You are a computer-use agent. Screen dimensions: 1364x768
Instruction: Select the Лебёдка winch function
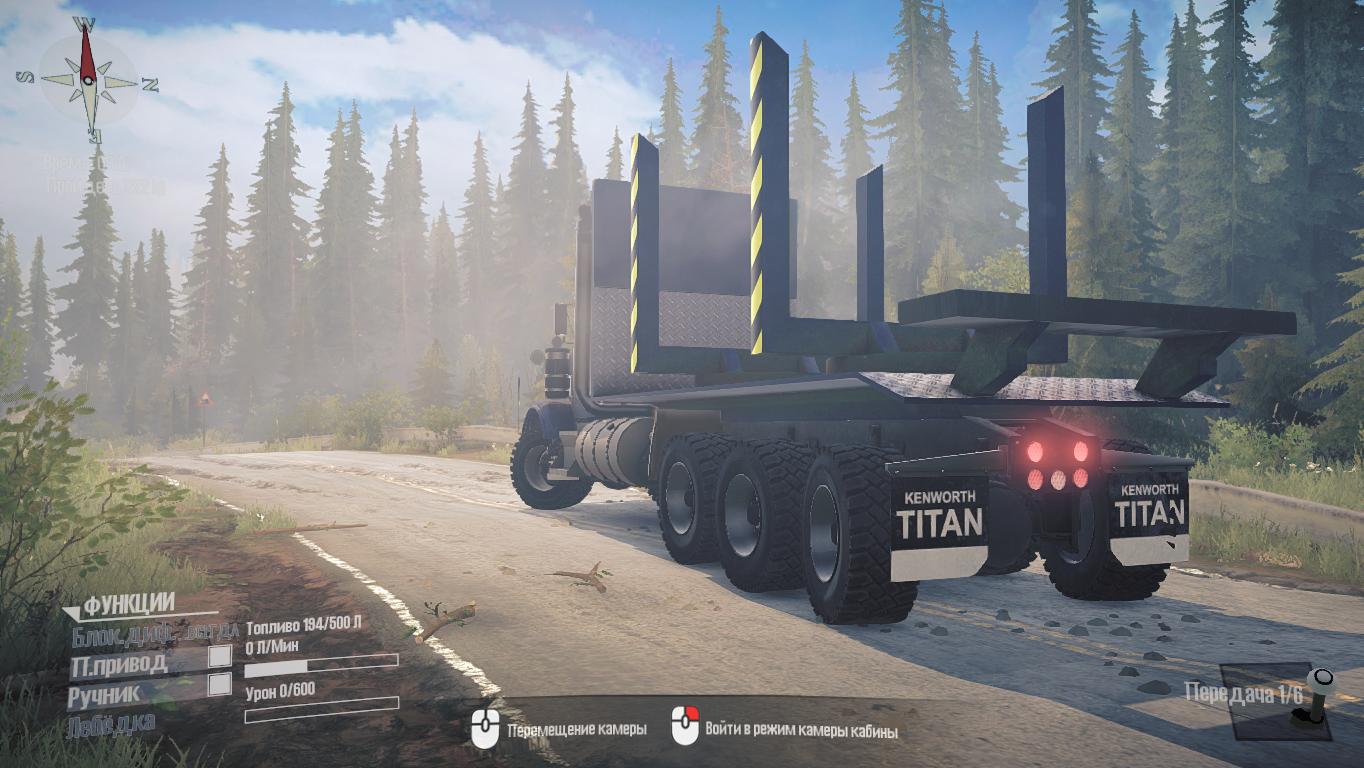click(111, 722)
